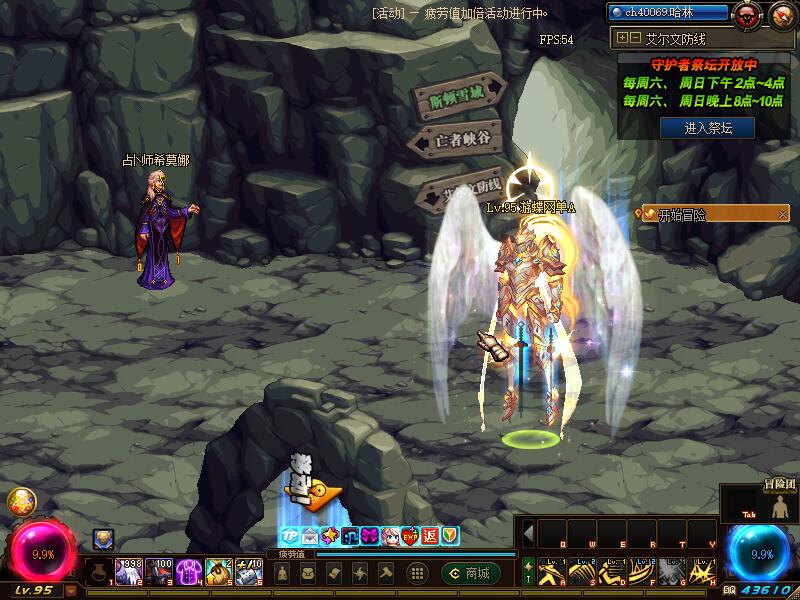Open the 开始冒险 quest entry
800x600 pixels.
tap(690, 214)
